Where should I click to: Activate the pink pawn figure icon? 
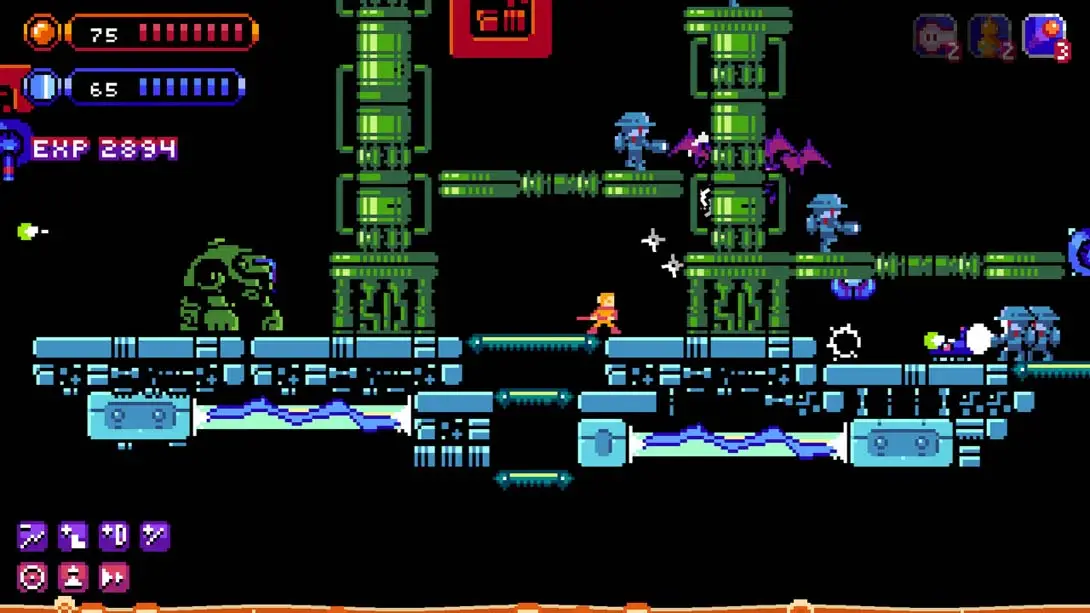coord(73,577)
